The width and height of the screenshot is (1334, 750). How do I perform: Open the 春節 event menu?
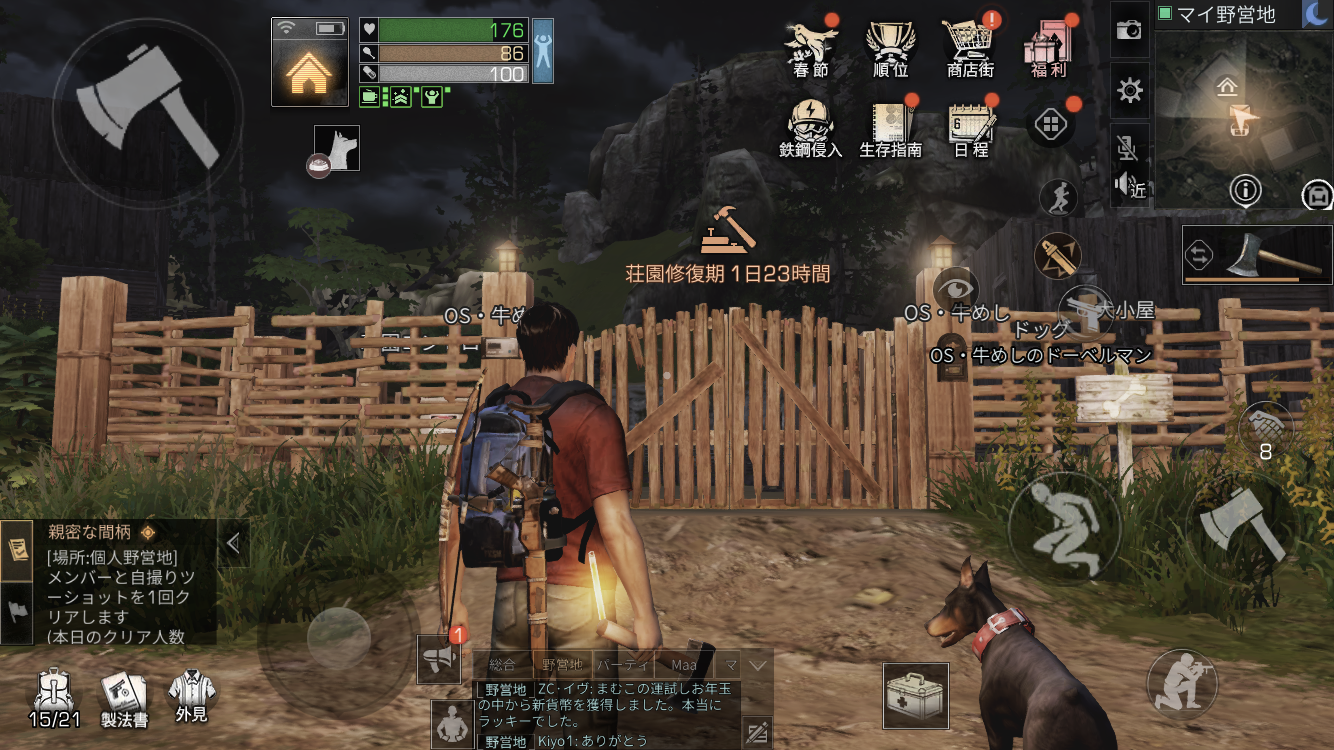[x=810, y=46]
